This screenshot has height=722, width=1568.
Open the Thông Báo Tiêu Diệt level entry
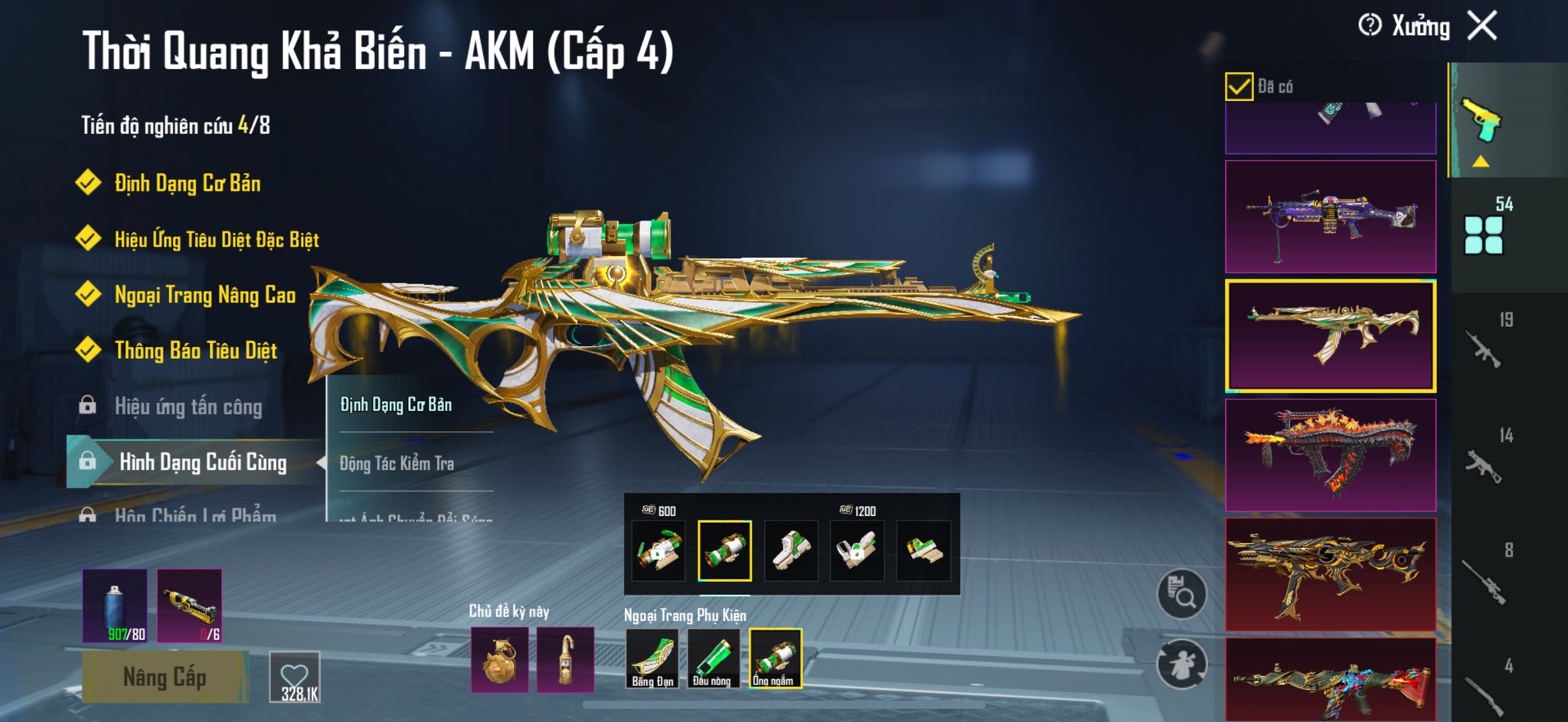(x=195, y=351)
